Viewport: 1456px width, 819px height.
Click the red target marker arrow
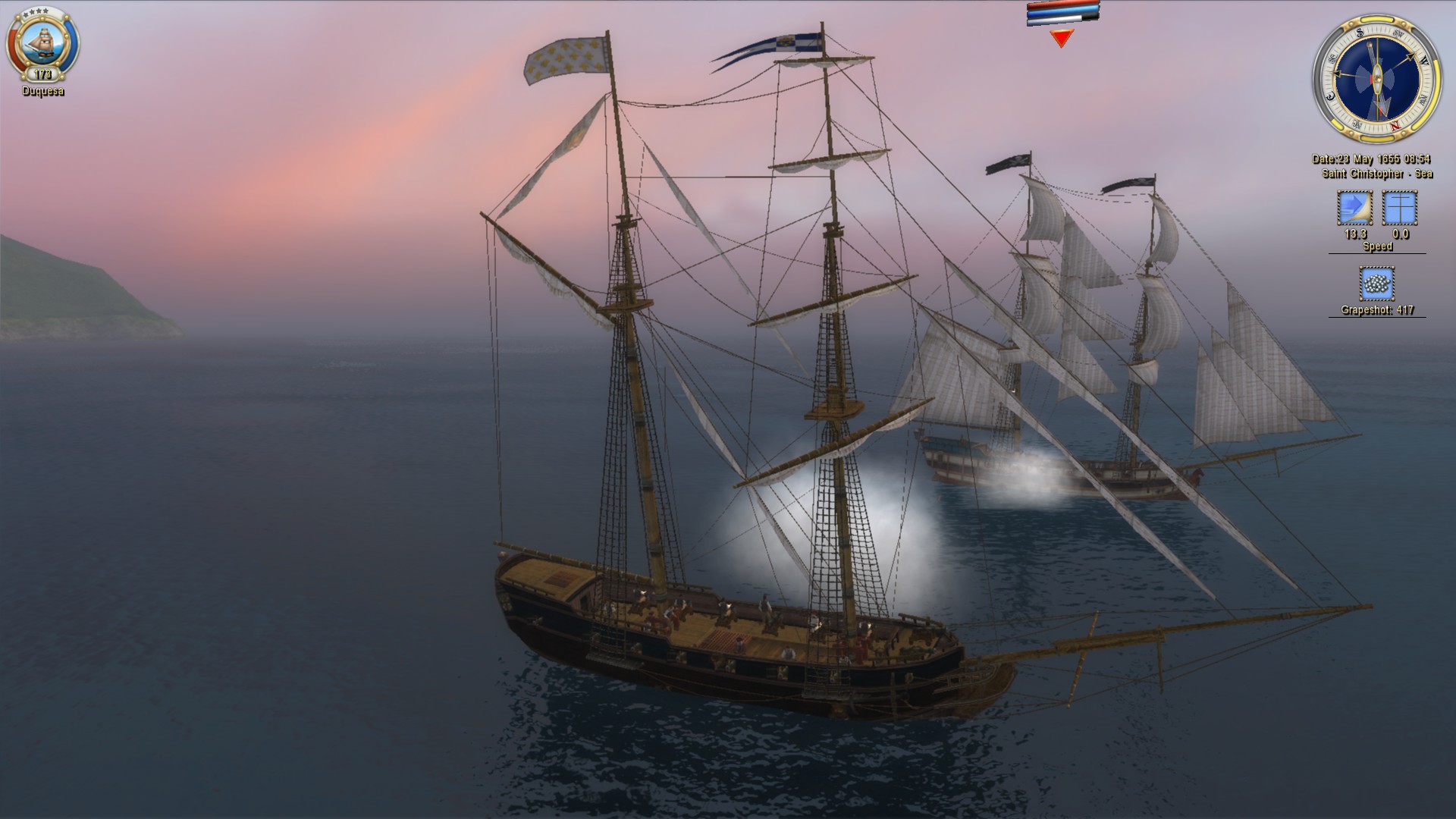click(x=1062, y=38)
